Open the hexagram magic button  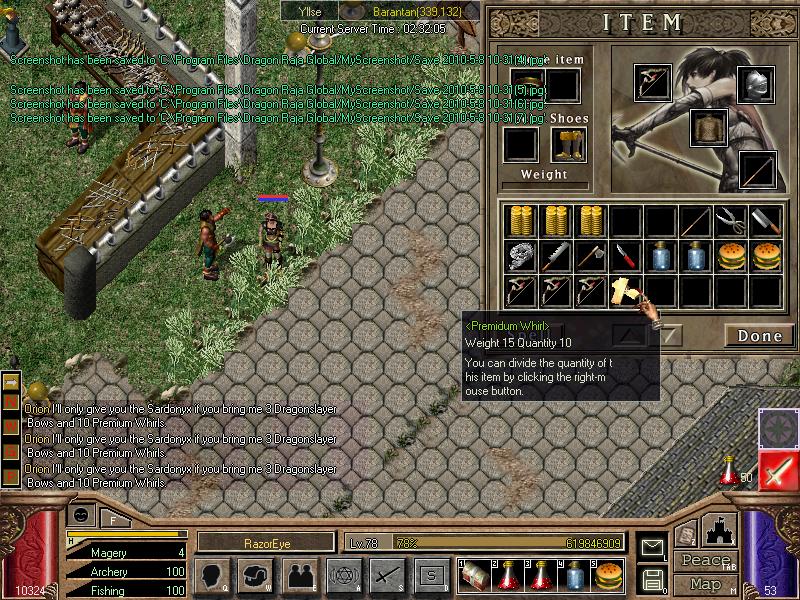point(343,575)
